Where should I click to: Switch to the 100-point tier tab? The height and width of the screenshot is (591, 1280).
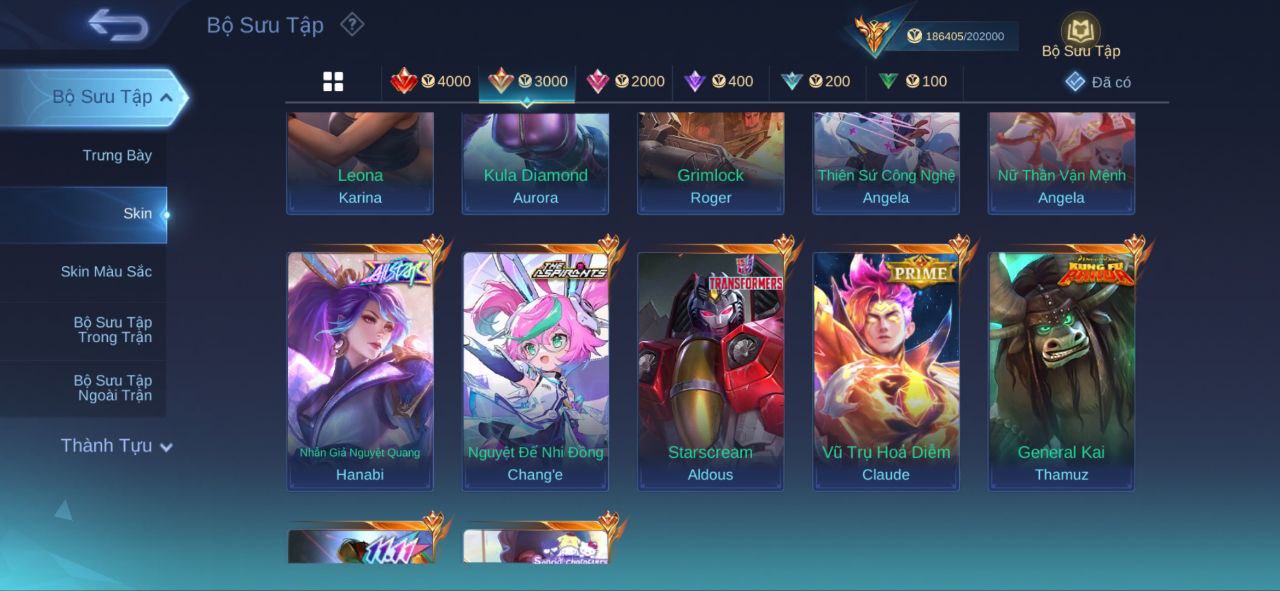click(x=912, y=82)
